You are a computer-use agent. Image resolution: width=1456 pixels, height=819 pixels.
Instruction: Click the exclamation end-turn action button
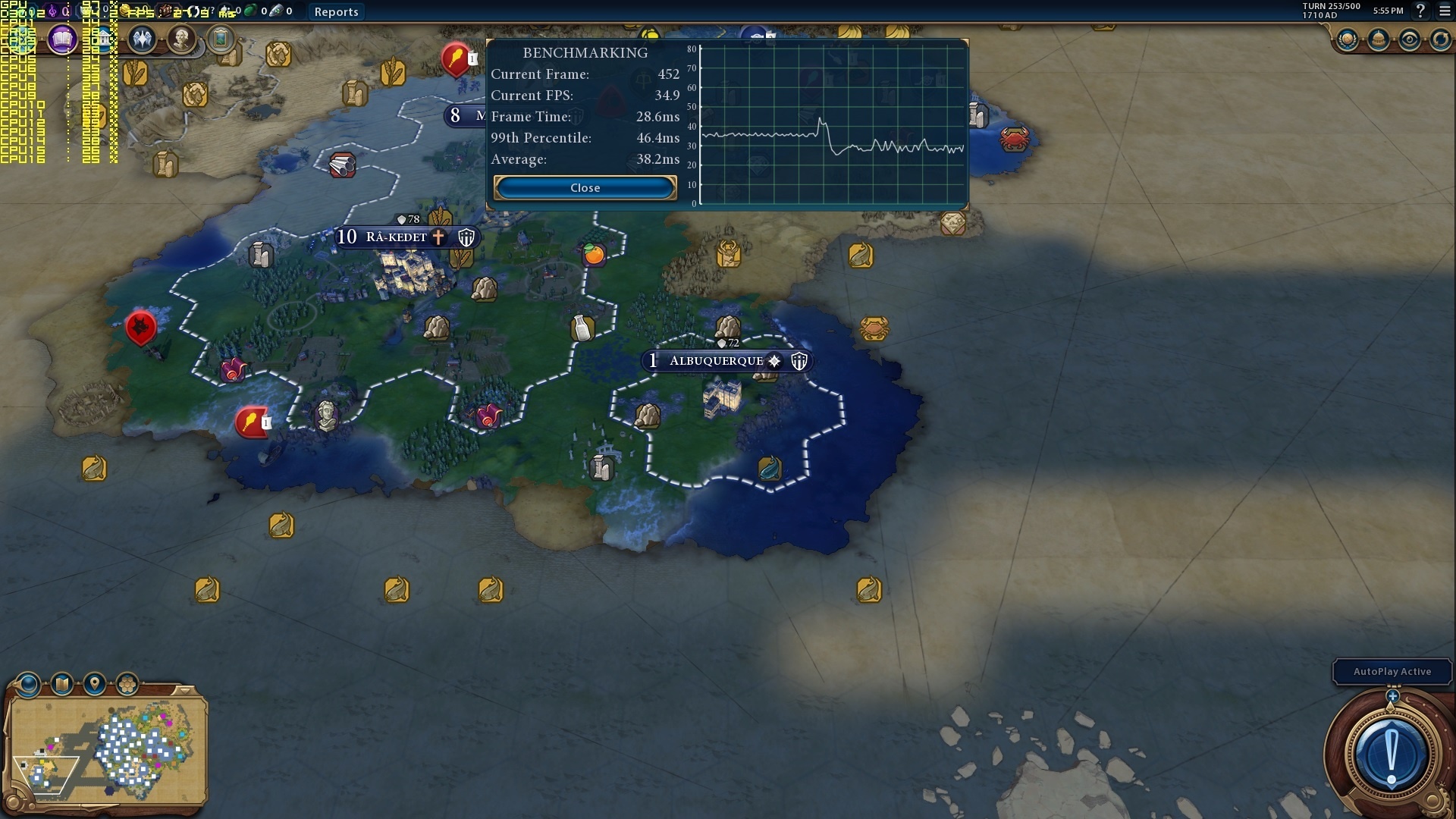[x=1391, y=756]
